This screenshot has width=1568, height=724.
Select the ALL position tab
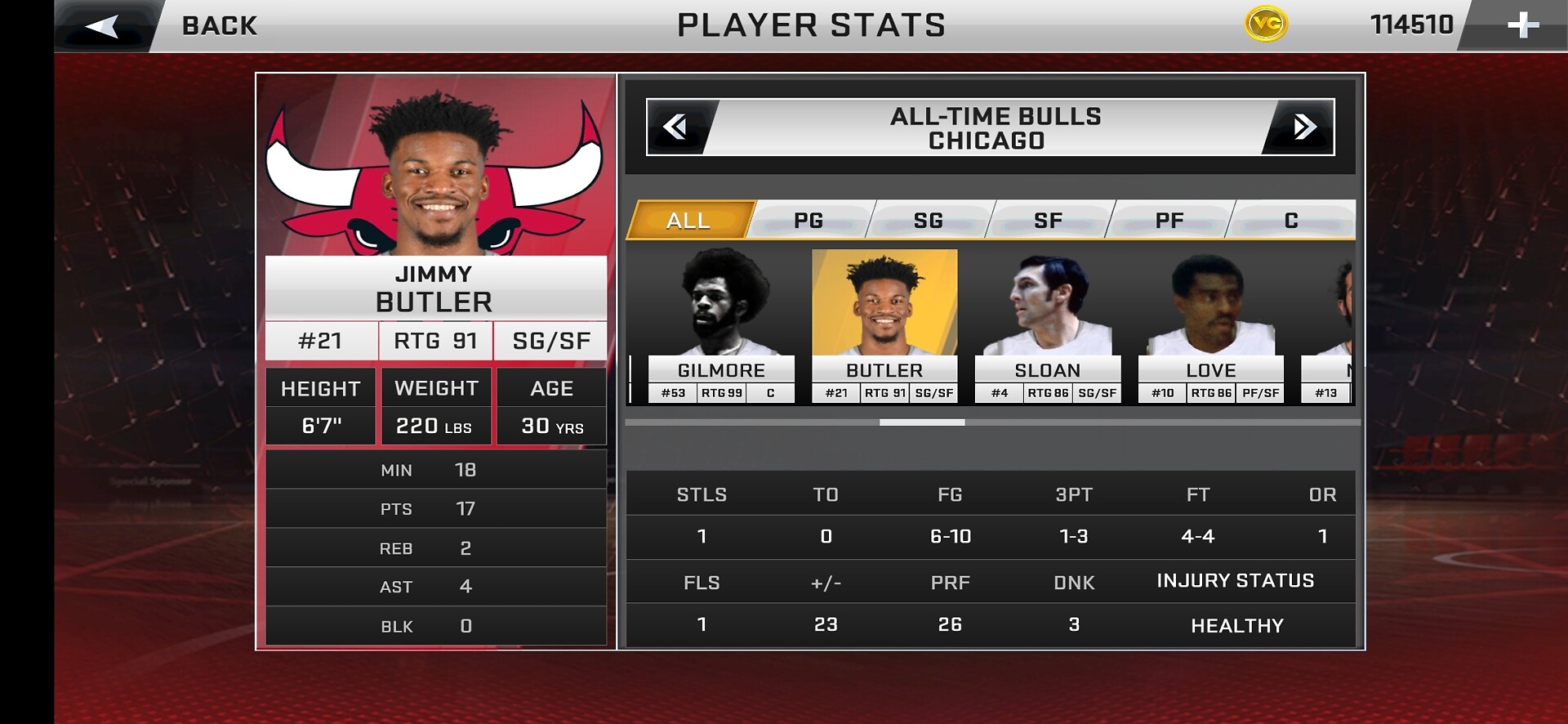pyautogui.click(x=688, y=220)
